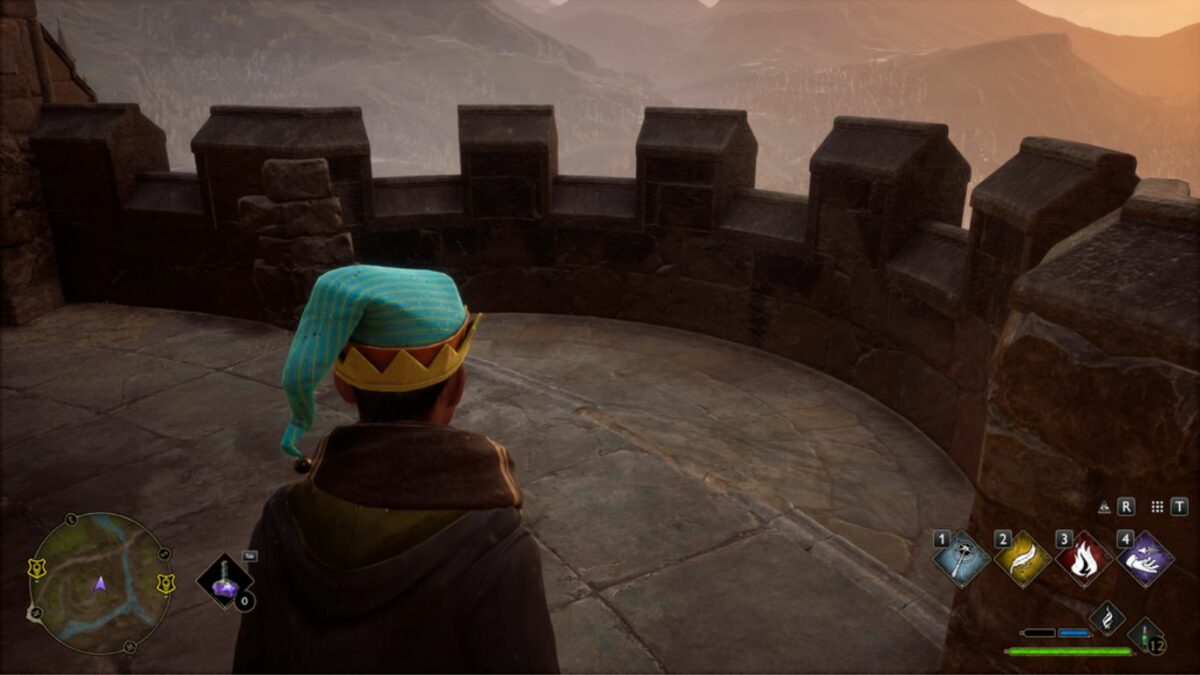This screenshot has width=1200, height=675.
Task: Drink the green Wiggenweld healing potion
Action: pos(1146,635)
